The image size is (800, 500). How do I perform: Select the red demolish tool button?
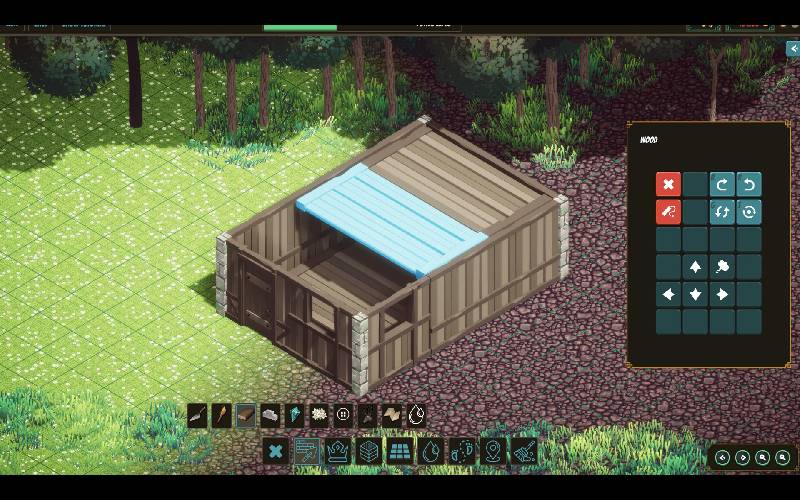(x=668, y=212)
